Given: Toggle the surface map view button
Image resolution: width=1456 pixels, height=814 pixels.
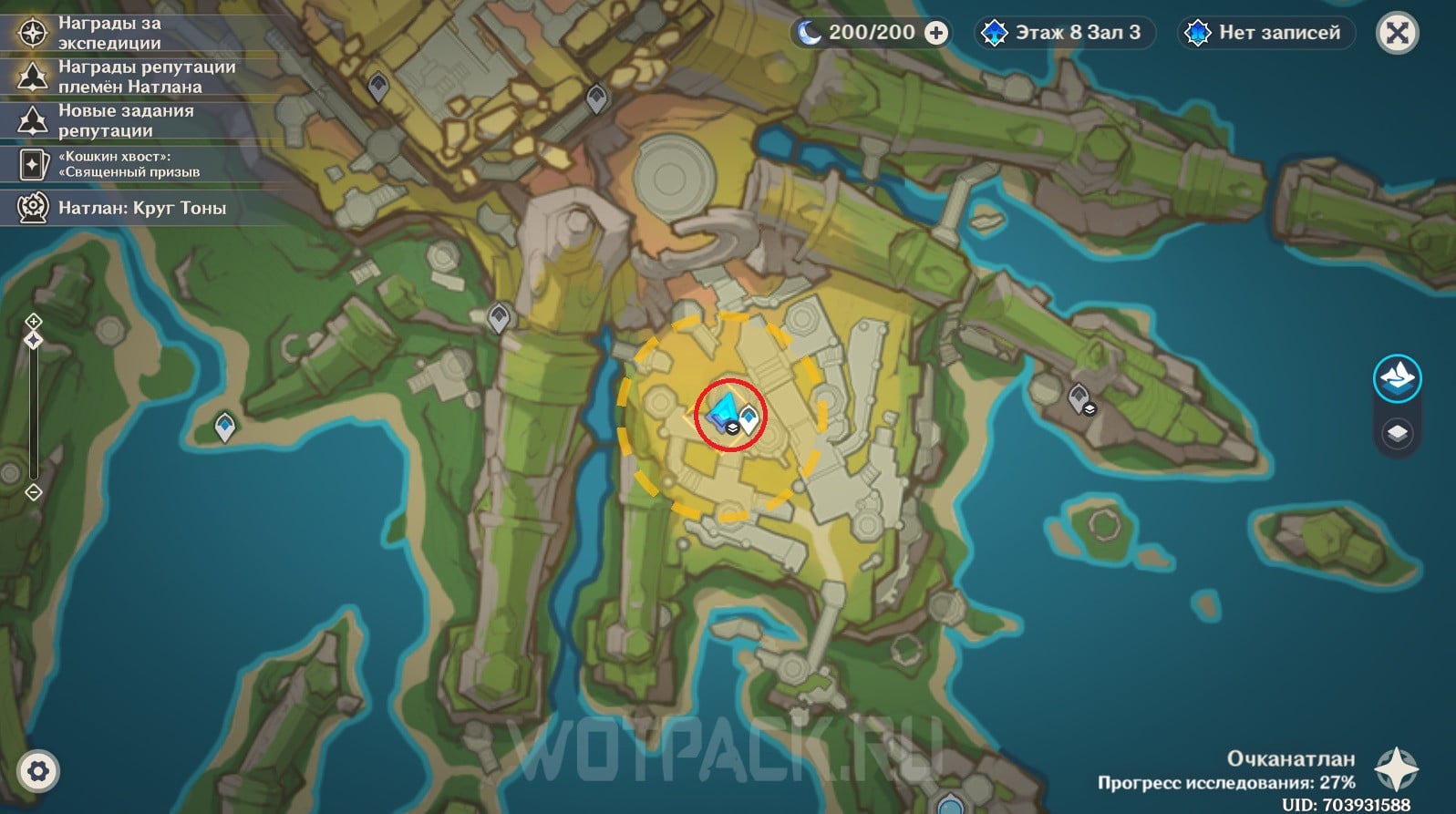Looking at the screenshot, I should [x=1397, y=377].
